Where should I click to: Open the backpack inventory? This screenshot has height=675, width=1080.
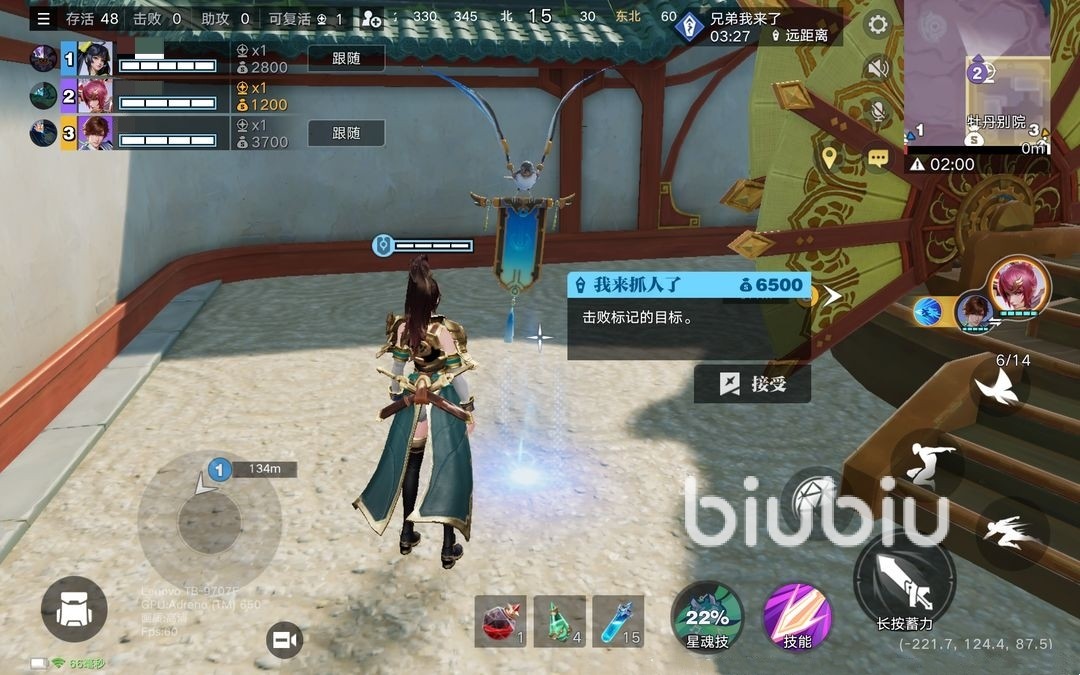(74, 609)
